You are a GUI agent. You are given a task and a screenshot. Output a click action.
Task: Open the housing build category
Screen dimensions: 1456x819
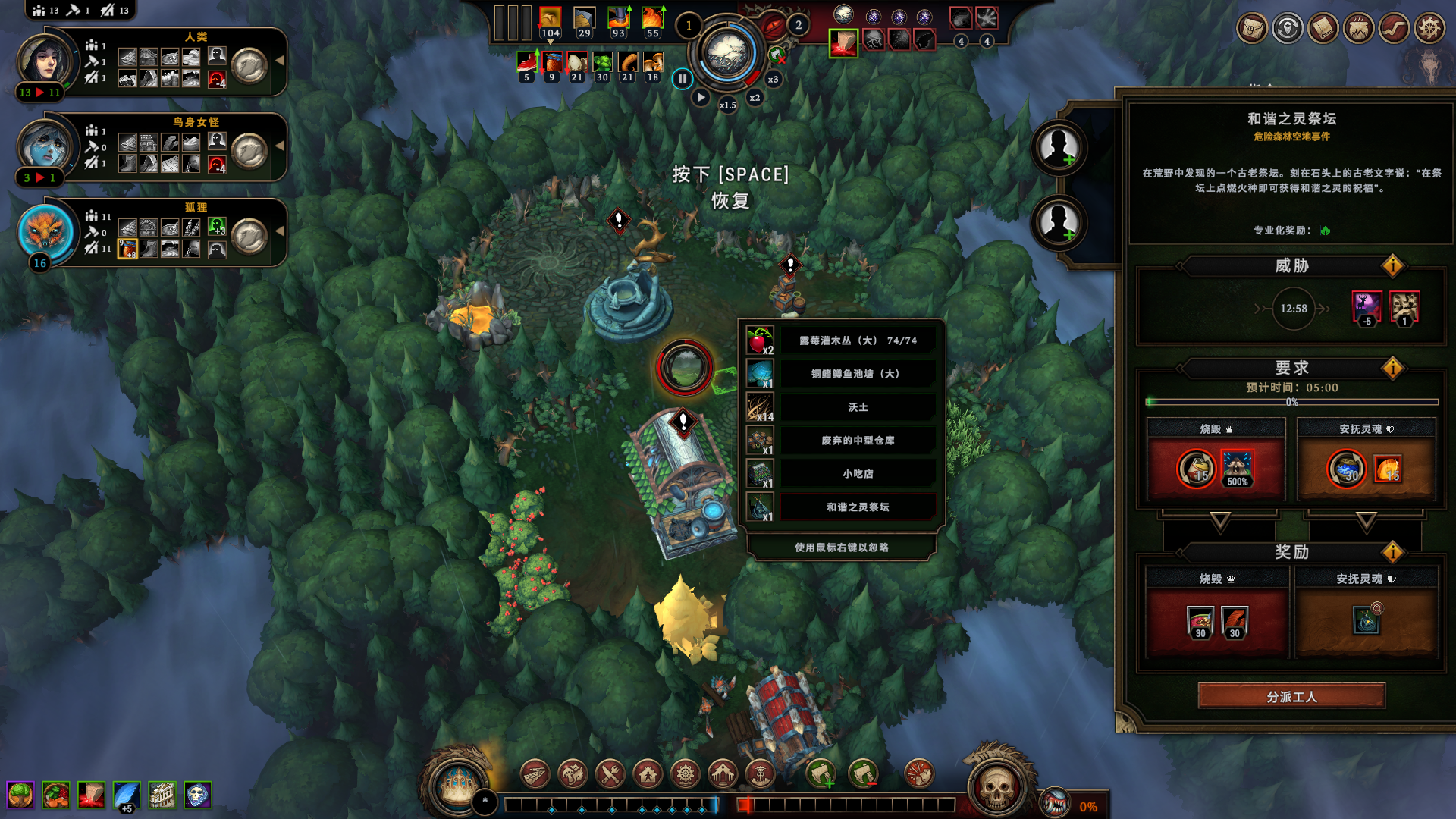click(648, 774)
